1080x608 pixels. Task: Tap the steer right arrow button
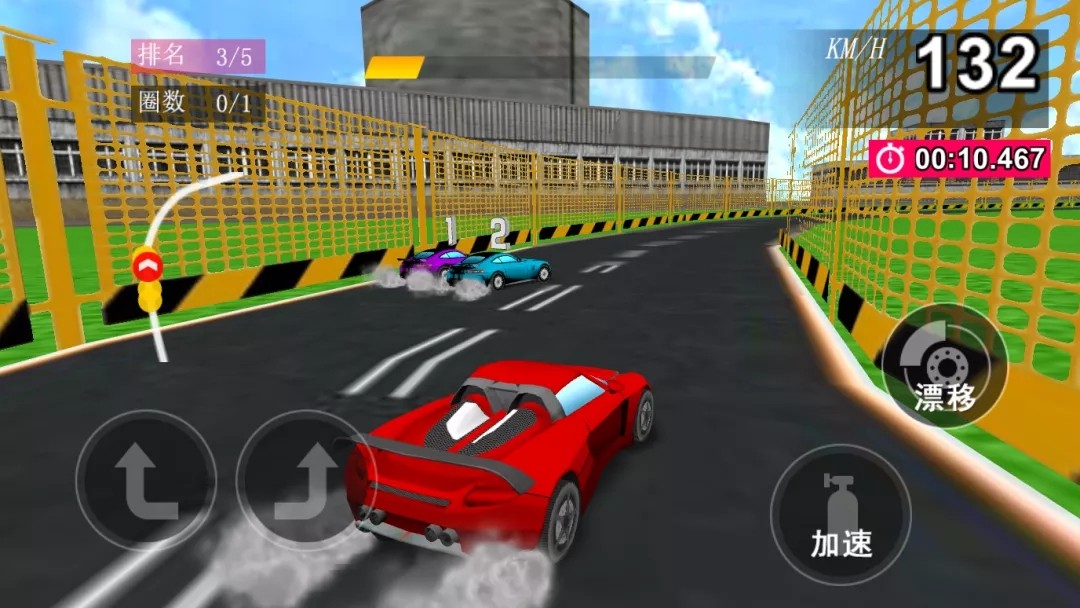[303, 480]
